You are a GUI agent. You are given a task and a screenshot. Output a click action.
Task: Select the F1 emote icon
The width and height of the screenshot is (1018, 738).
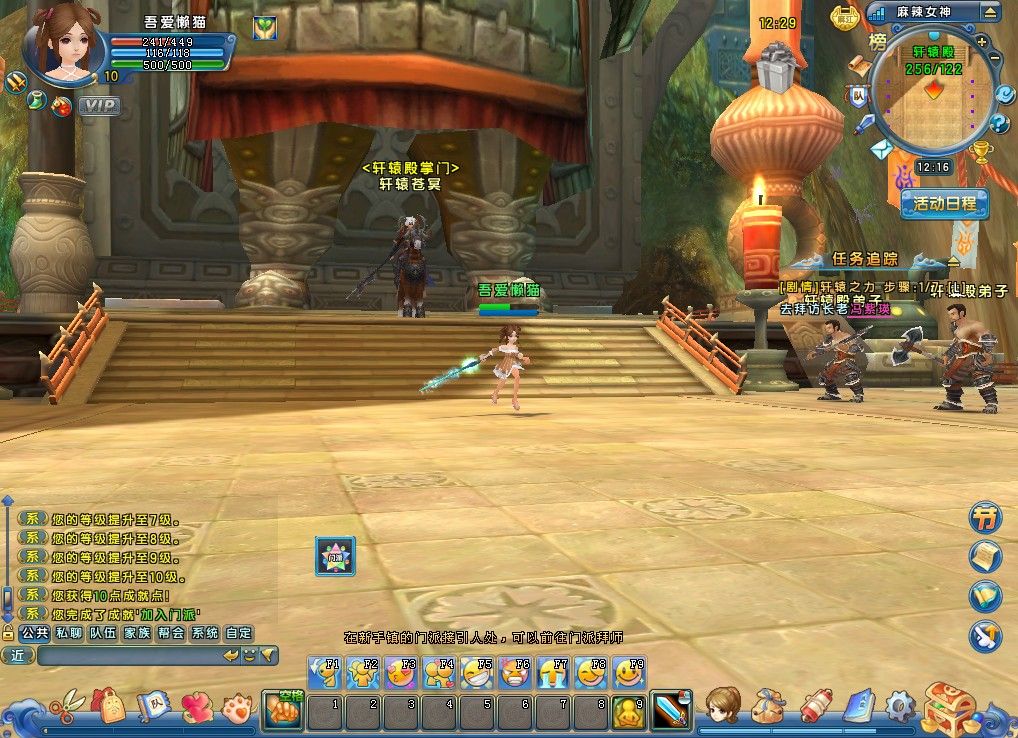point(325,672)
